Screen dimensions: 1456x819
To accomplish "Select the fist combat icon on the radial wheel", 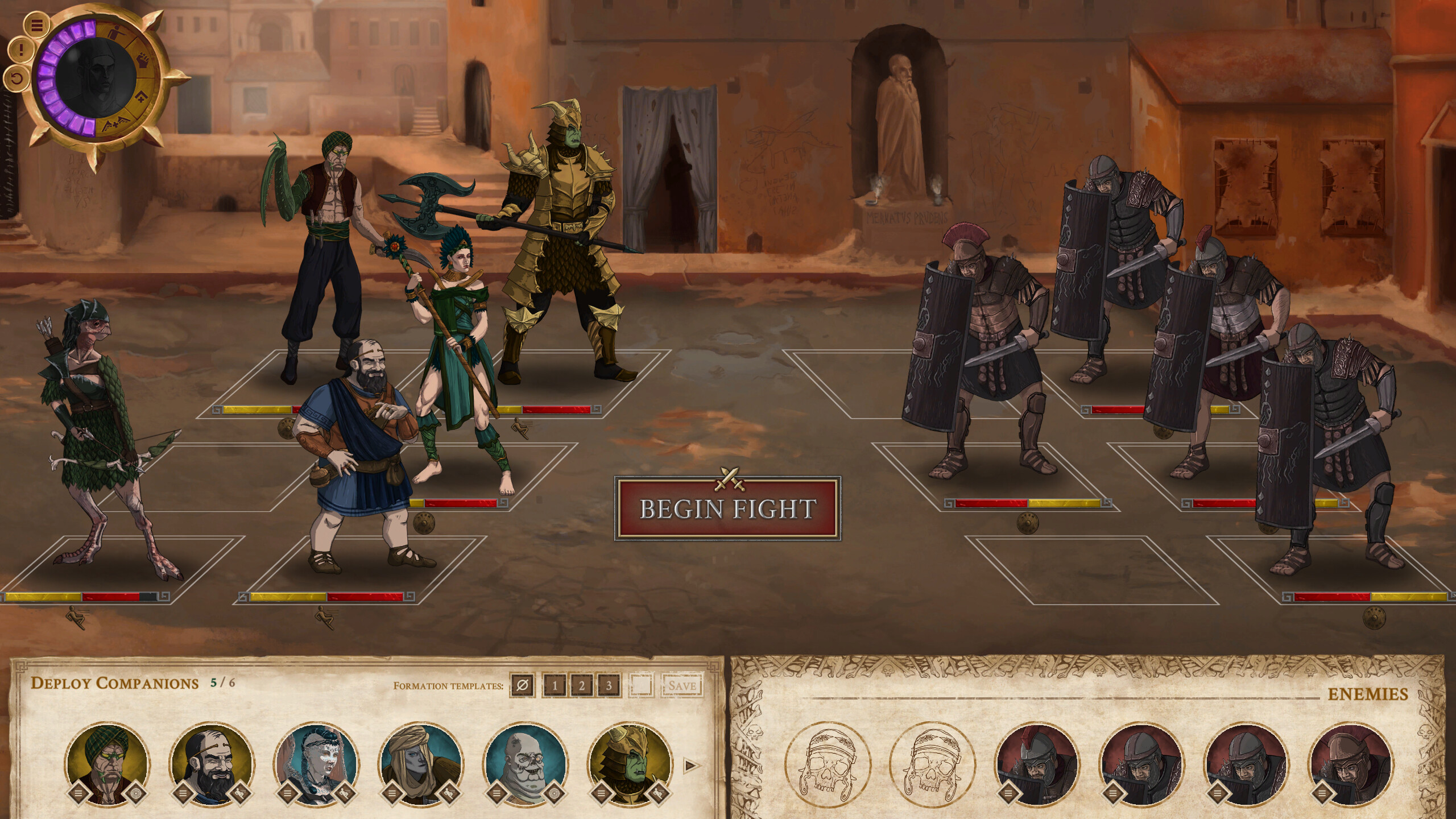I will pyautogui.click(x=143, y=61).
